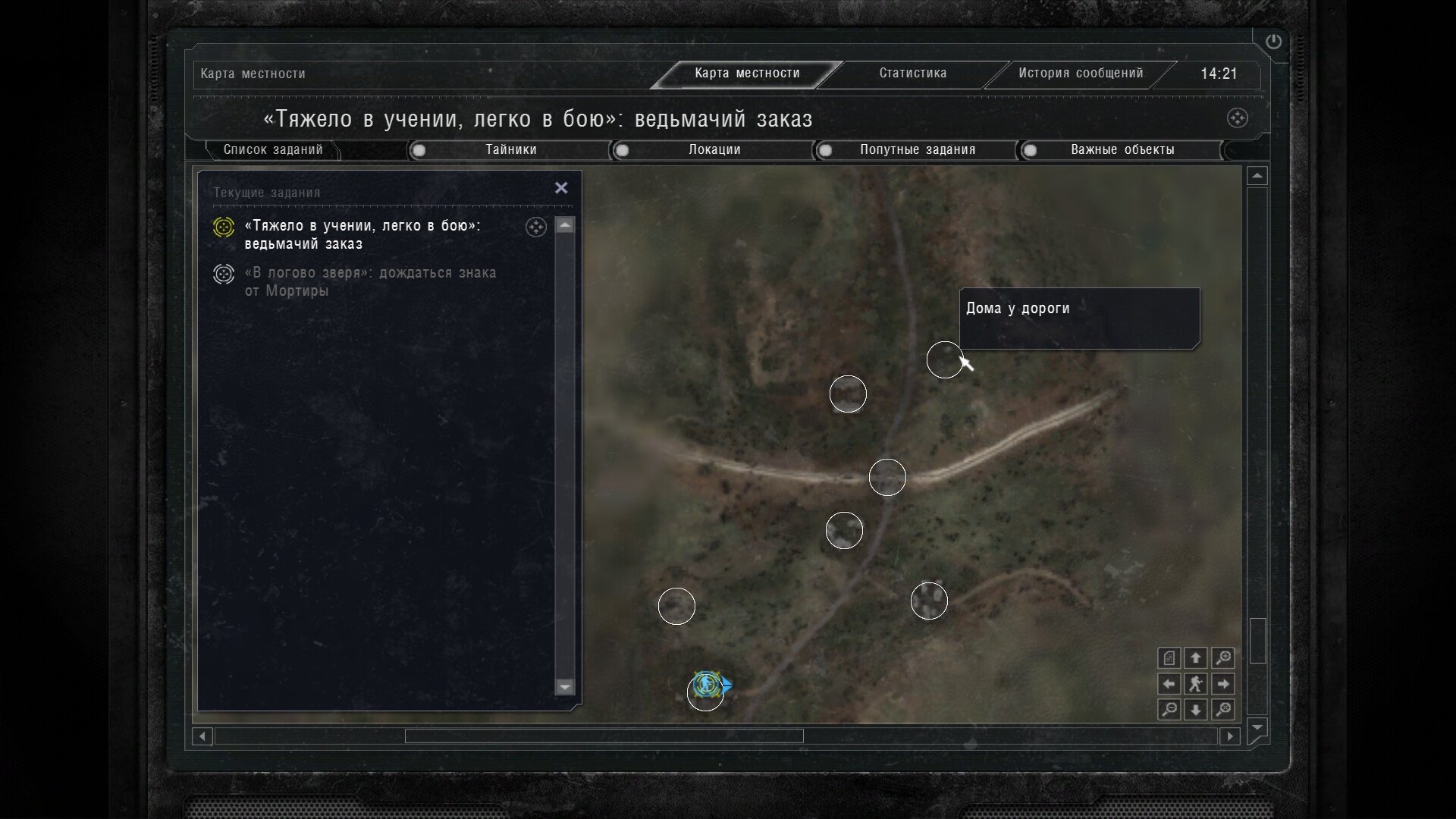This screenshot has height=819, width=1456.
Task: Pan the map up with the arrow button
Action: pyautogui.click(x=1196, y=657)
